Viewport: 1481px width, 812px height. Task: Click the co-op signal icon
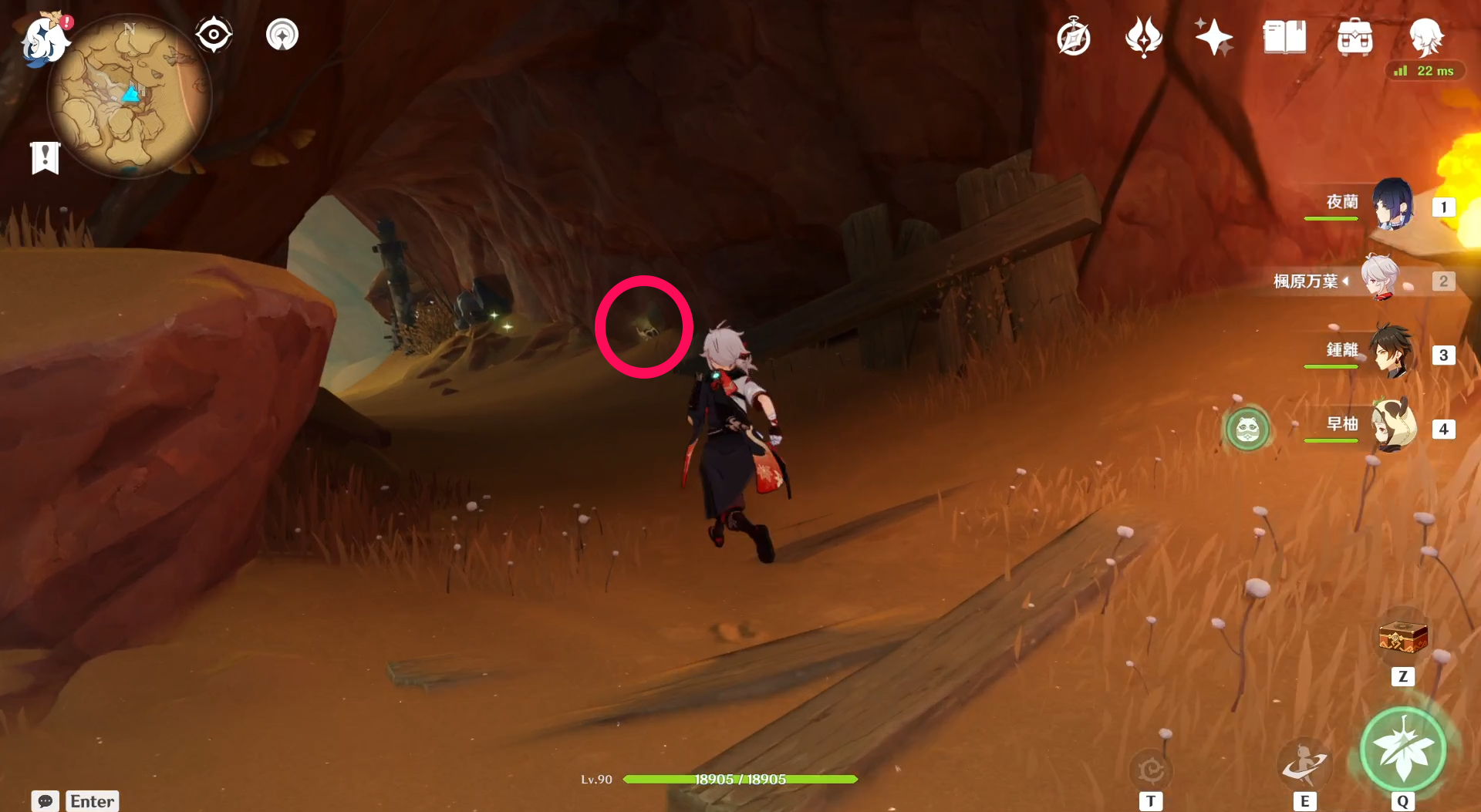pyautogui.click(x=282, y=33)
